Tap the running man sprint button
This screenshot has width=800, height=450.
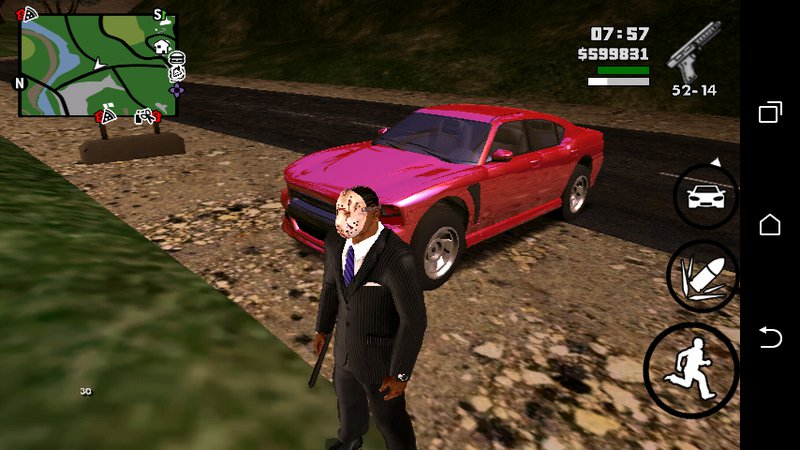[693, 369]
